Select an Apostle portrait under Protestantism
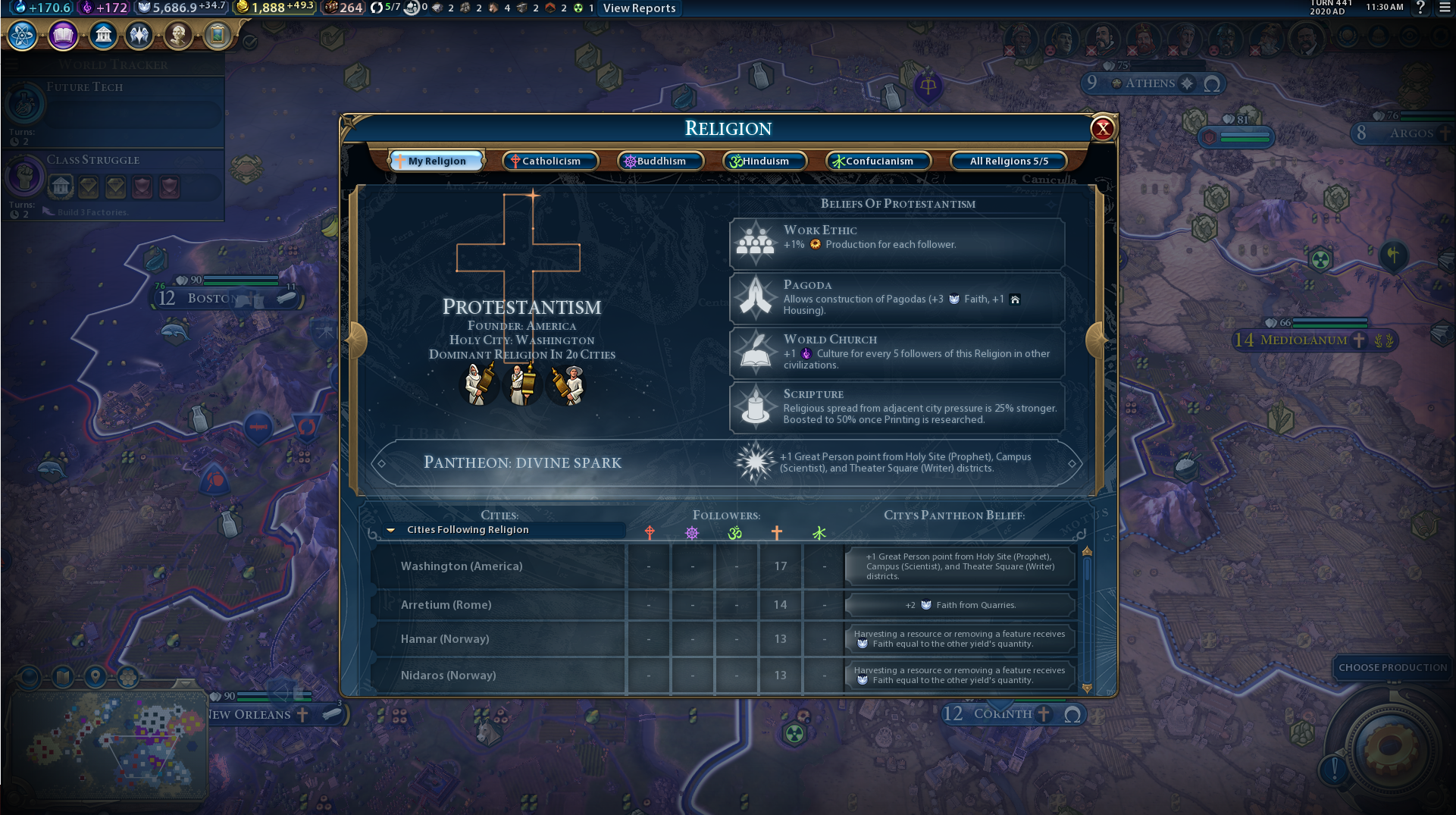1456x815 pixels. tap(523, 385)
